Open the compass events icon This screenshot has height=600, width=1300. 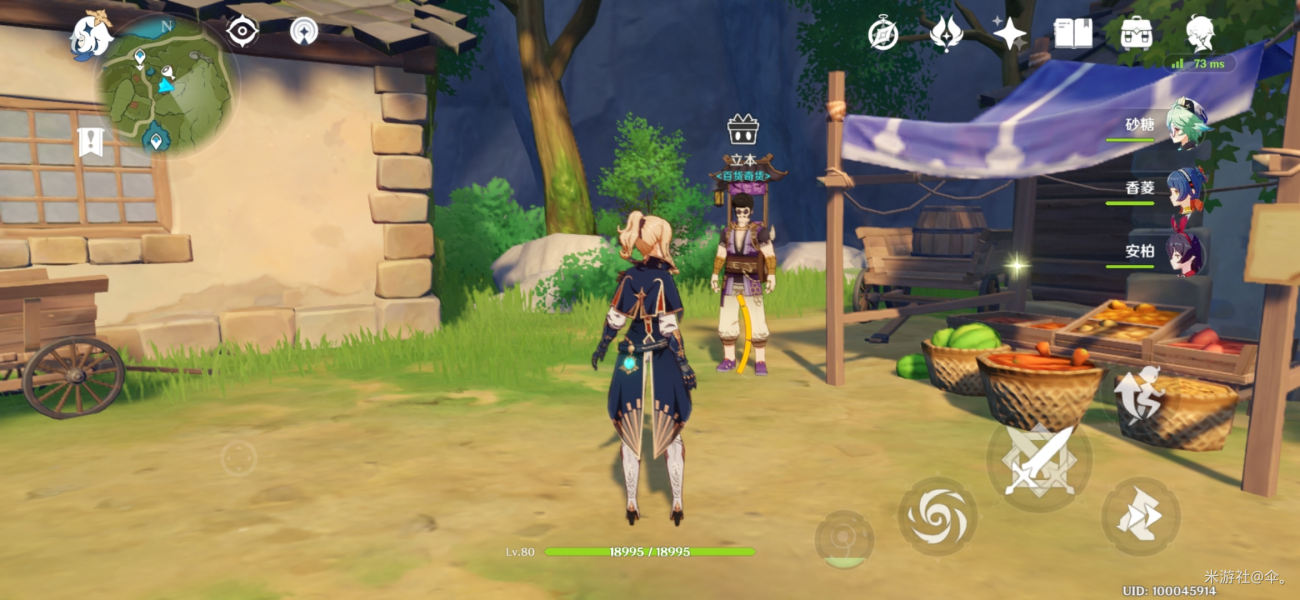882,34
